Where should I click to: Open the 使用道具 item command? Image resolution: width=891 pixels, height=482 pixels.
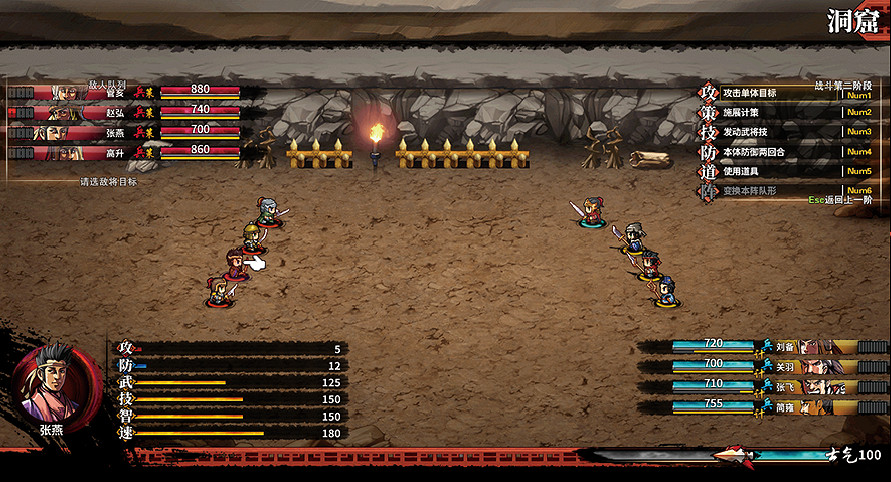741,171
